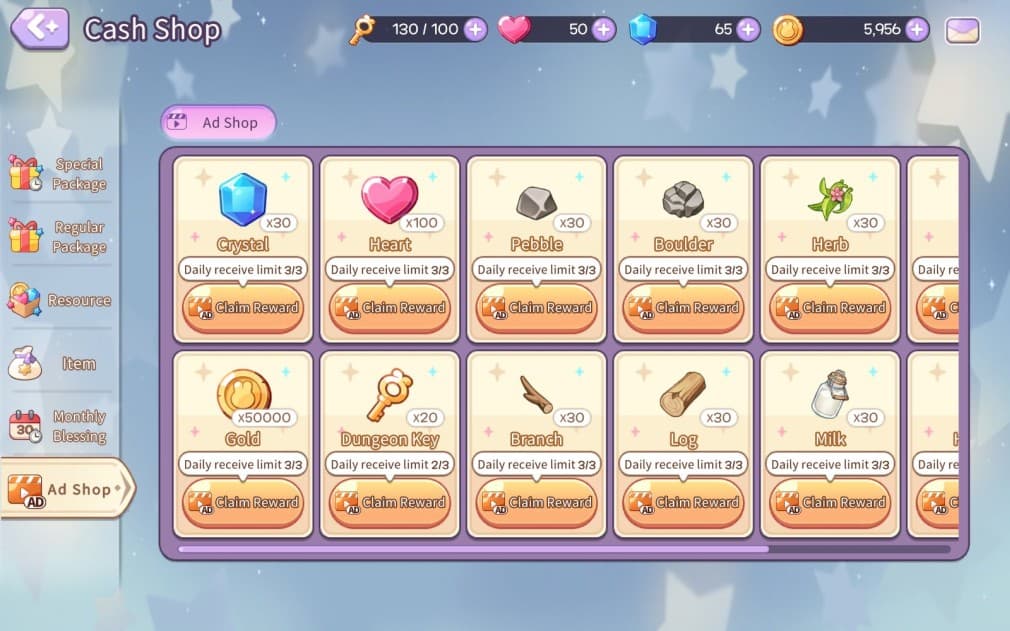1010x631 pixels.
Task: Open the mailbox envelope icon
Action: point(962,30)
